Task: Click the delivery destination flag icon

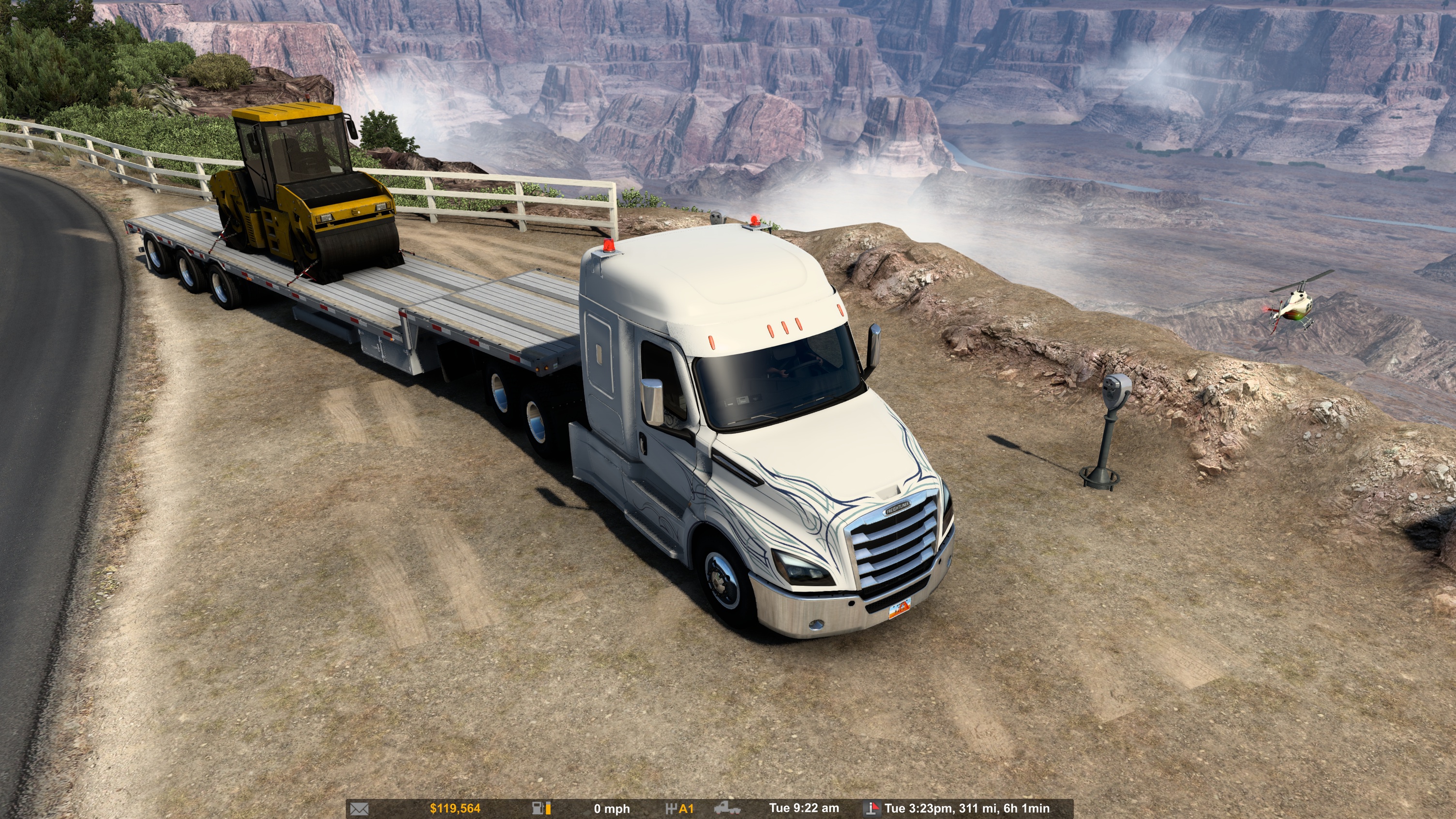Action: 872,809
